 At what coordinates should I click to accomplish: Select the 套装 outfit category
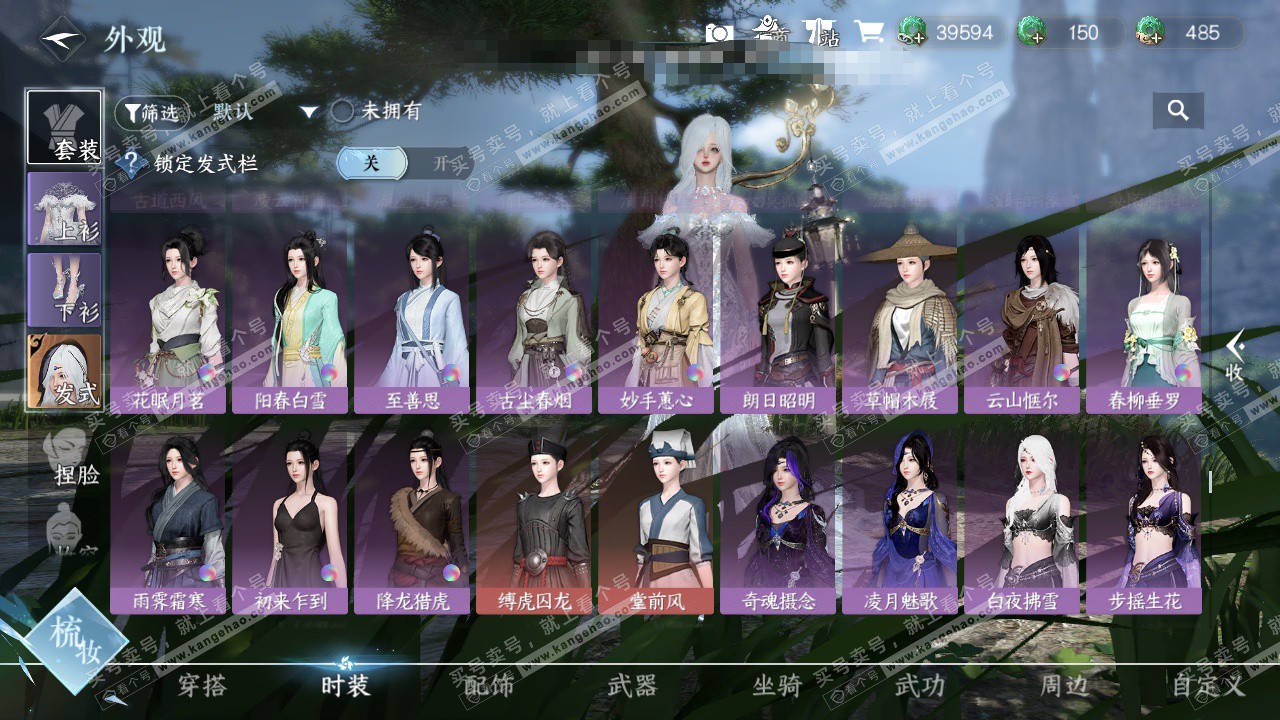pyautogui.click(x=65, y=127)
